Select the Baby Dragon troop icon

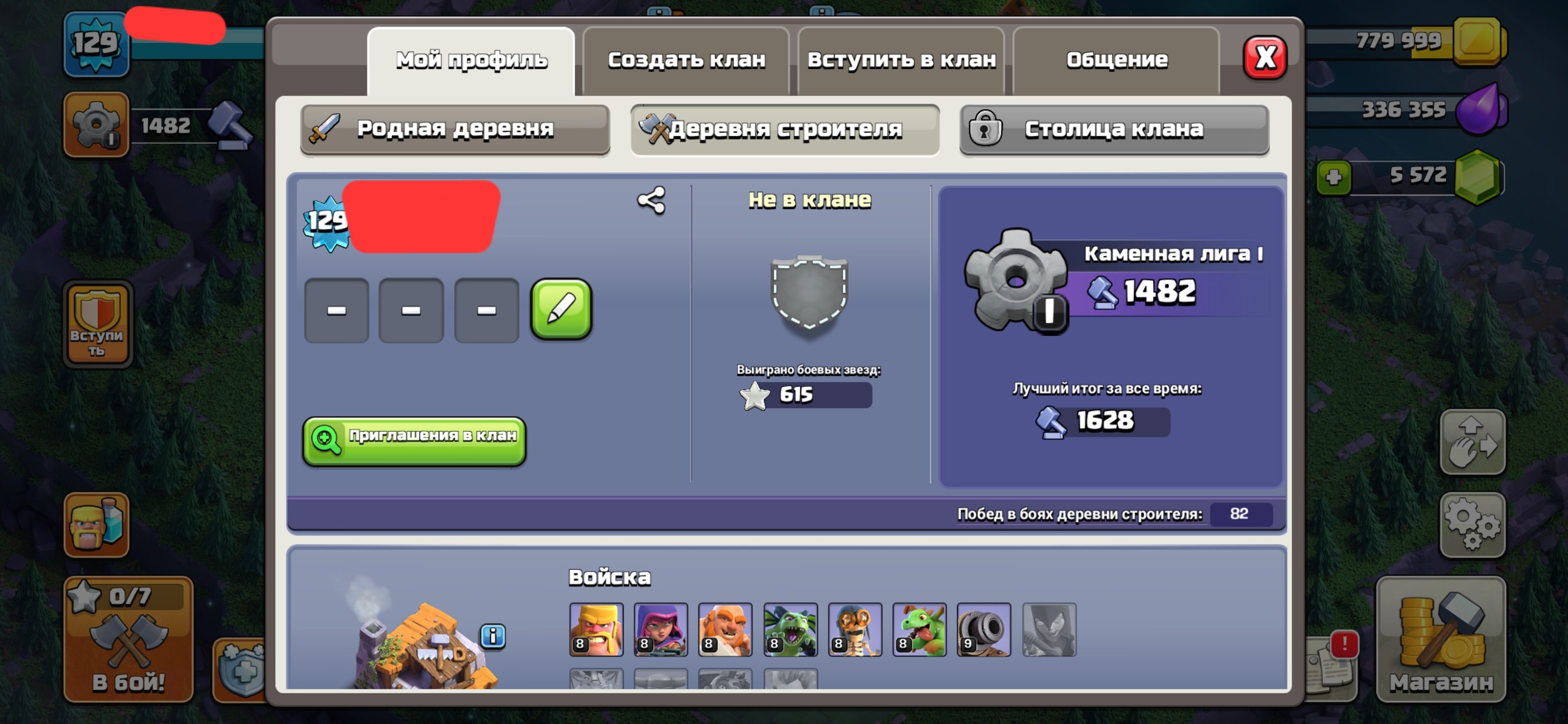point(920,630)
